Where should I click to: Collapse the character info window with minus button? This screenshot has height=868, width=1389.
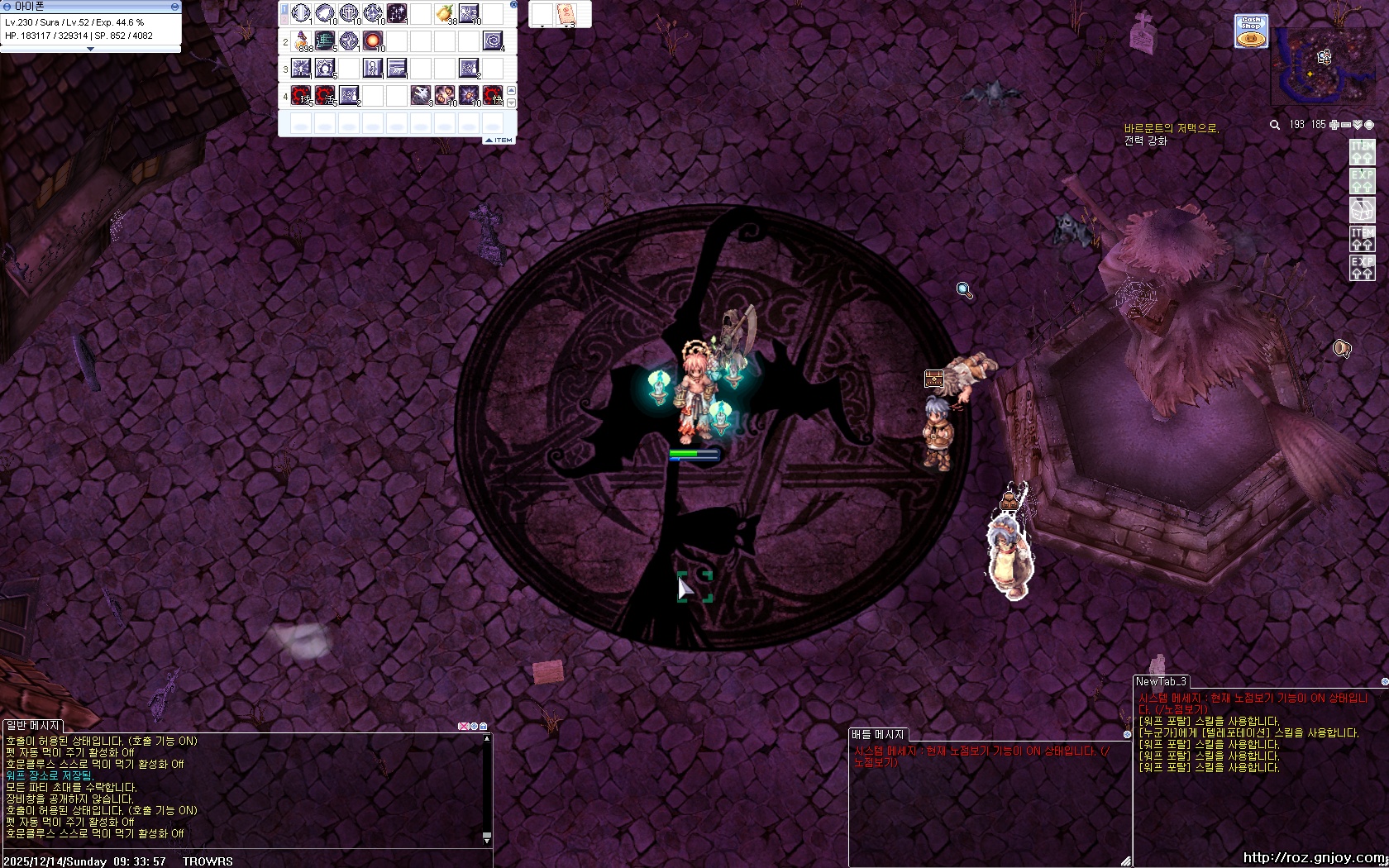click(174, 6)
